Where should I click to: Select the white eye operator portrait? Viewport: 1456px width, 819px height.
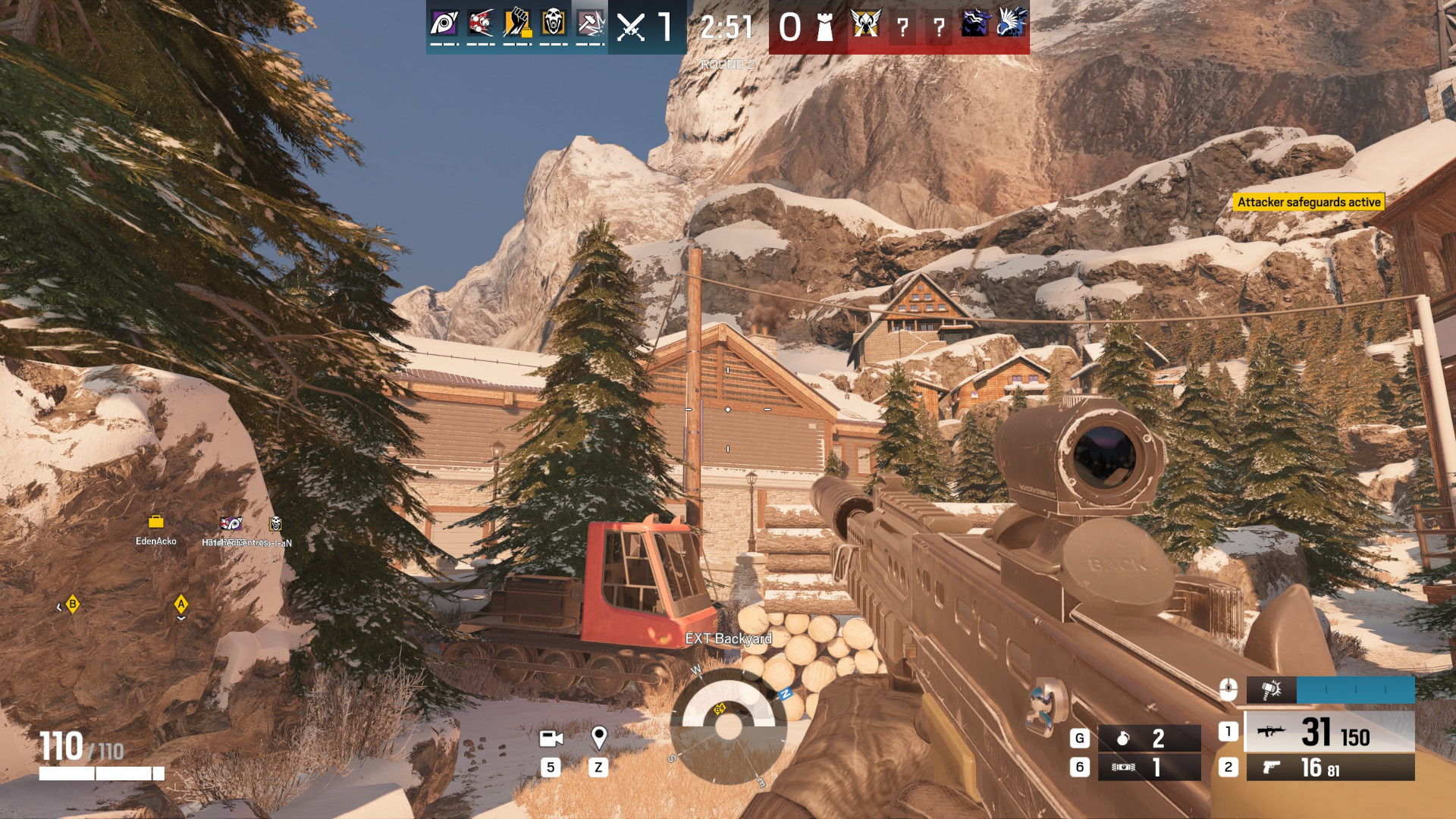pyautogui.click(x=444, y=24)
